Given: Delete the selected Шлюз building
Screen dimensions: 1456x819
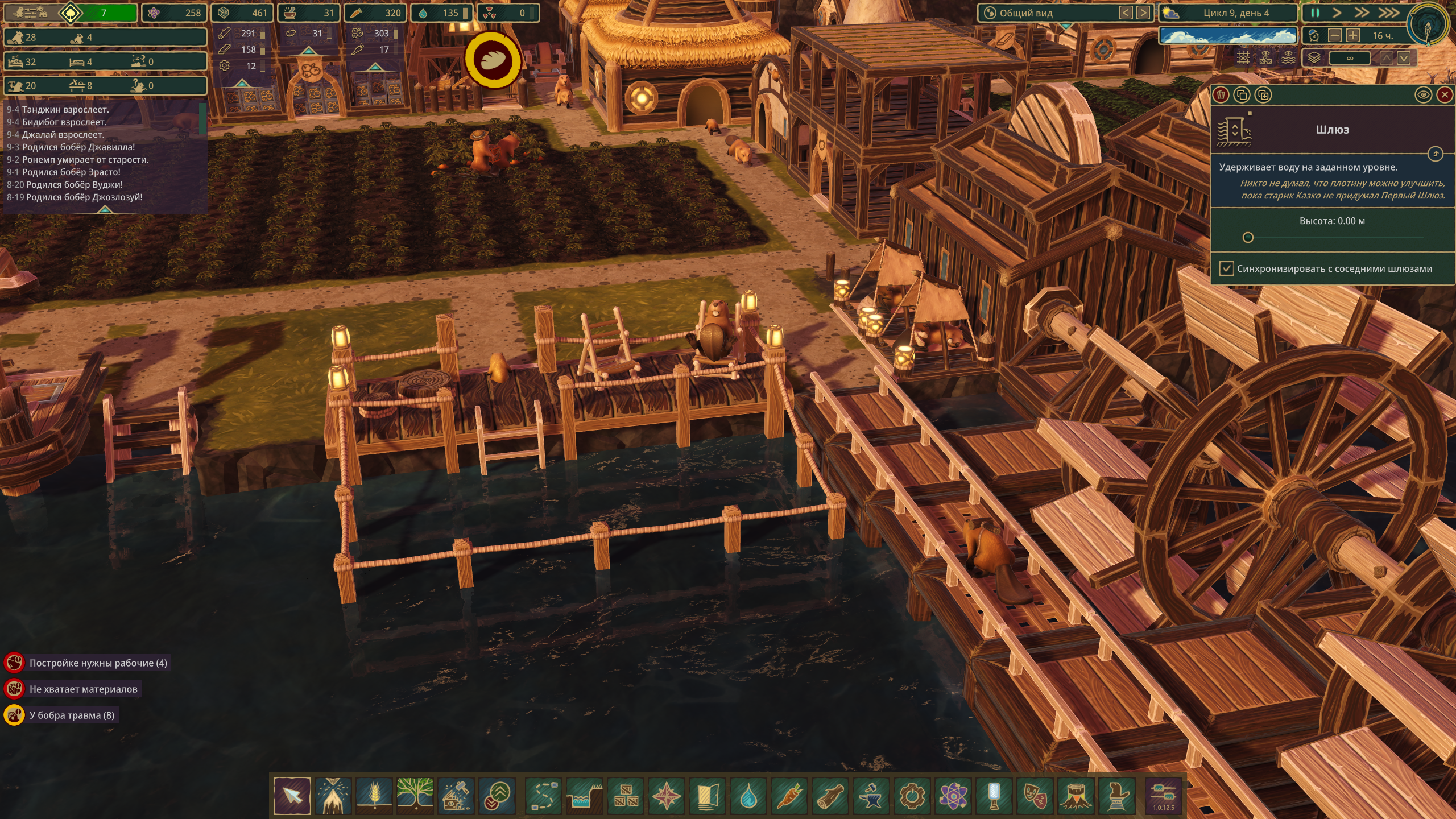Looking at the screenshot, I should click(x=1221, y=95).
